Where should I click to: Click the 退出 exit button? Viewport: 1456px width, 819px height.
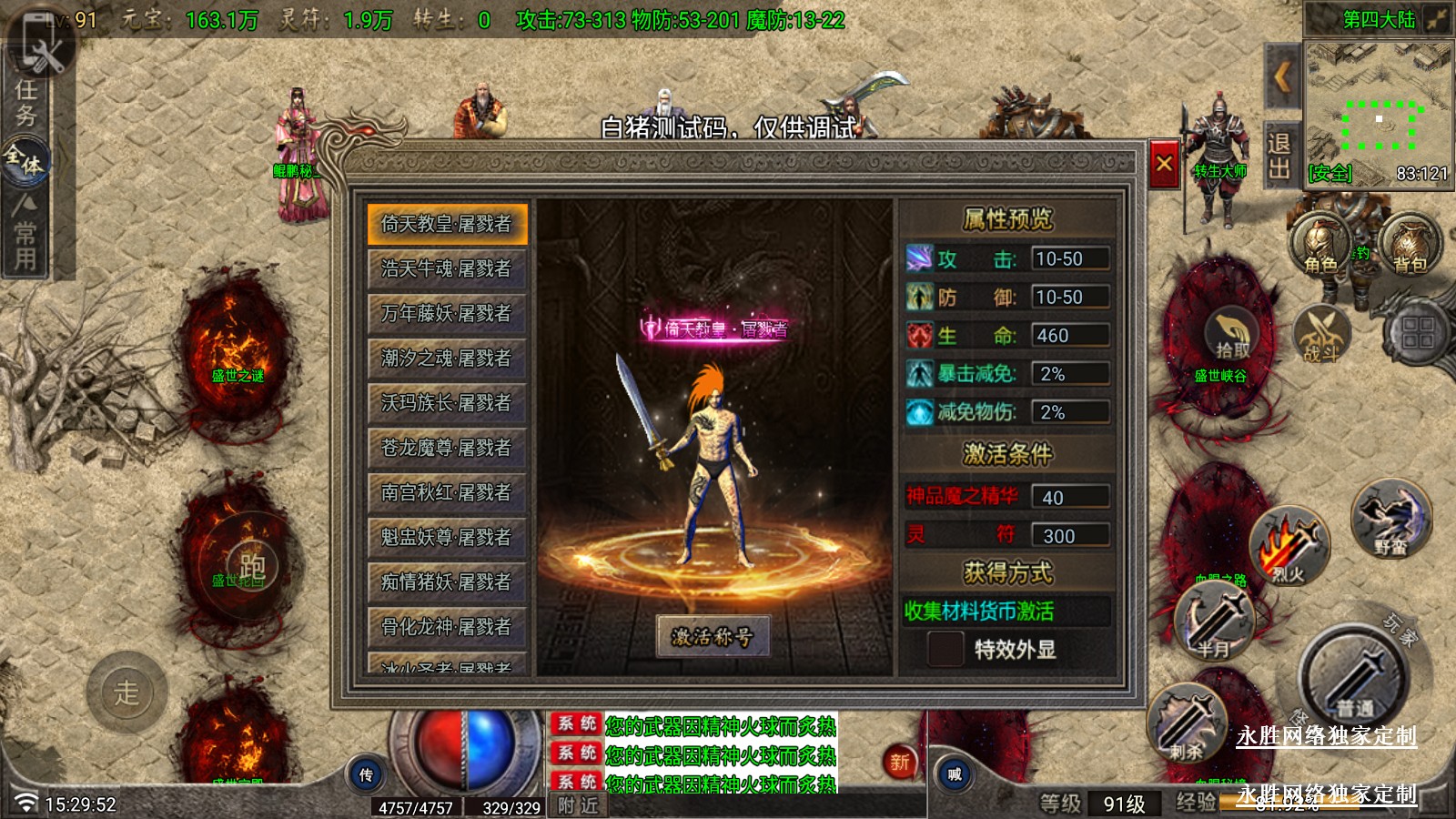point(1279,156)
